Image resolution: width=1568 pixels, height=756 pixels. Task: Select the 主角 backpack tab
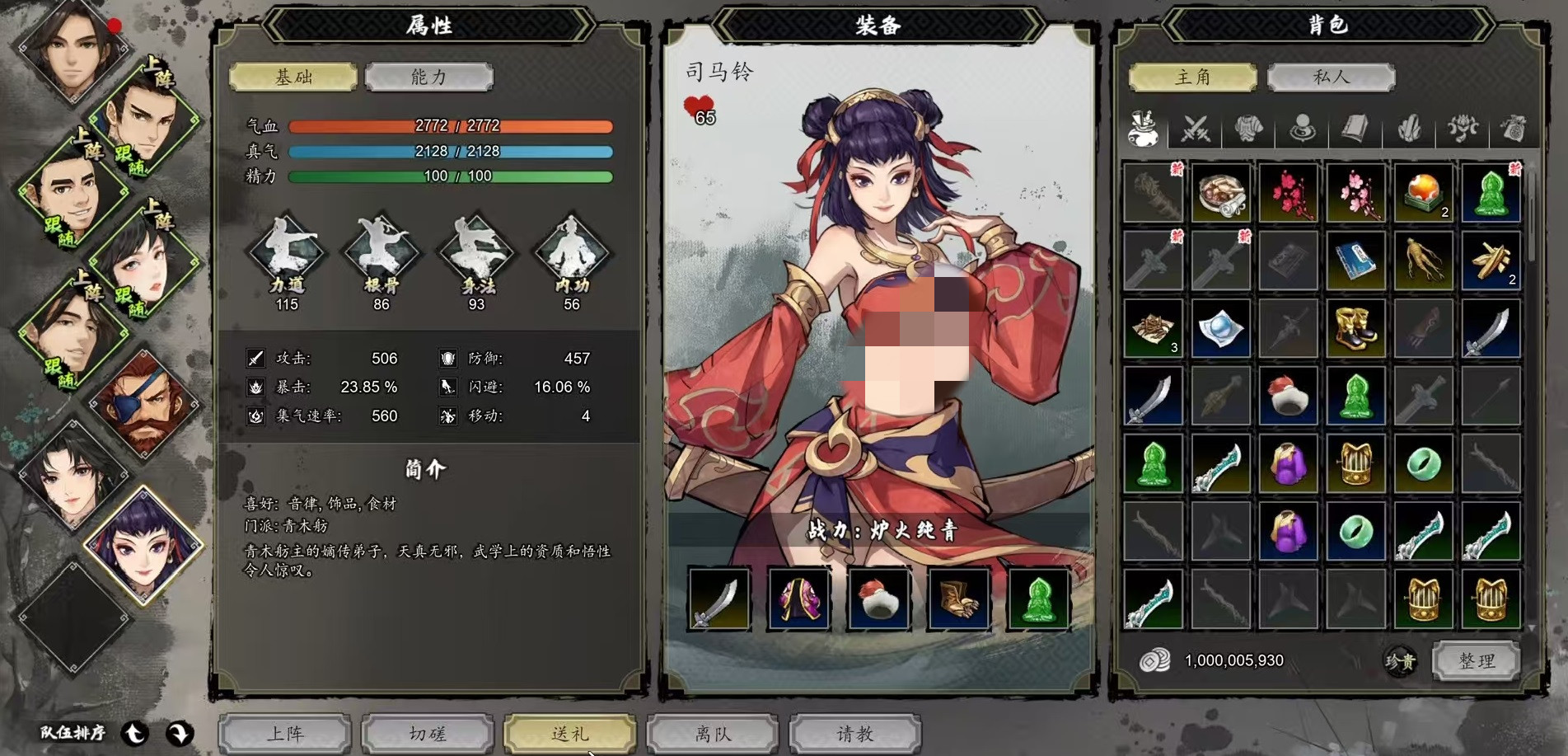tap(1192, 77)
